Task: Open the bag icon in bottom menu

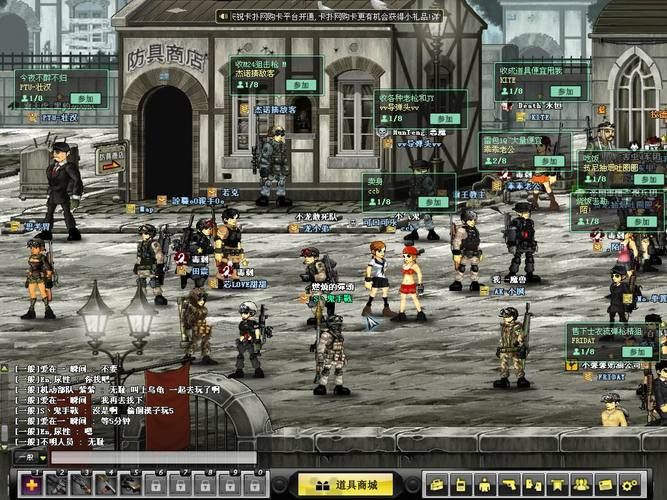Action: pos(436,485)
